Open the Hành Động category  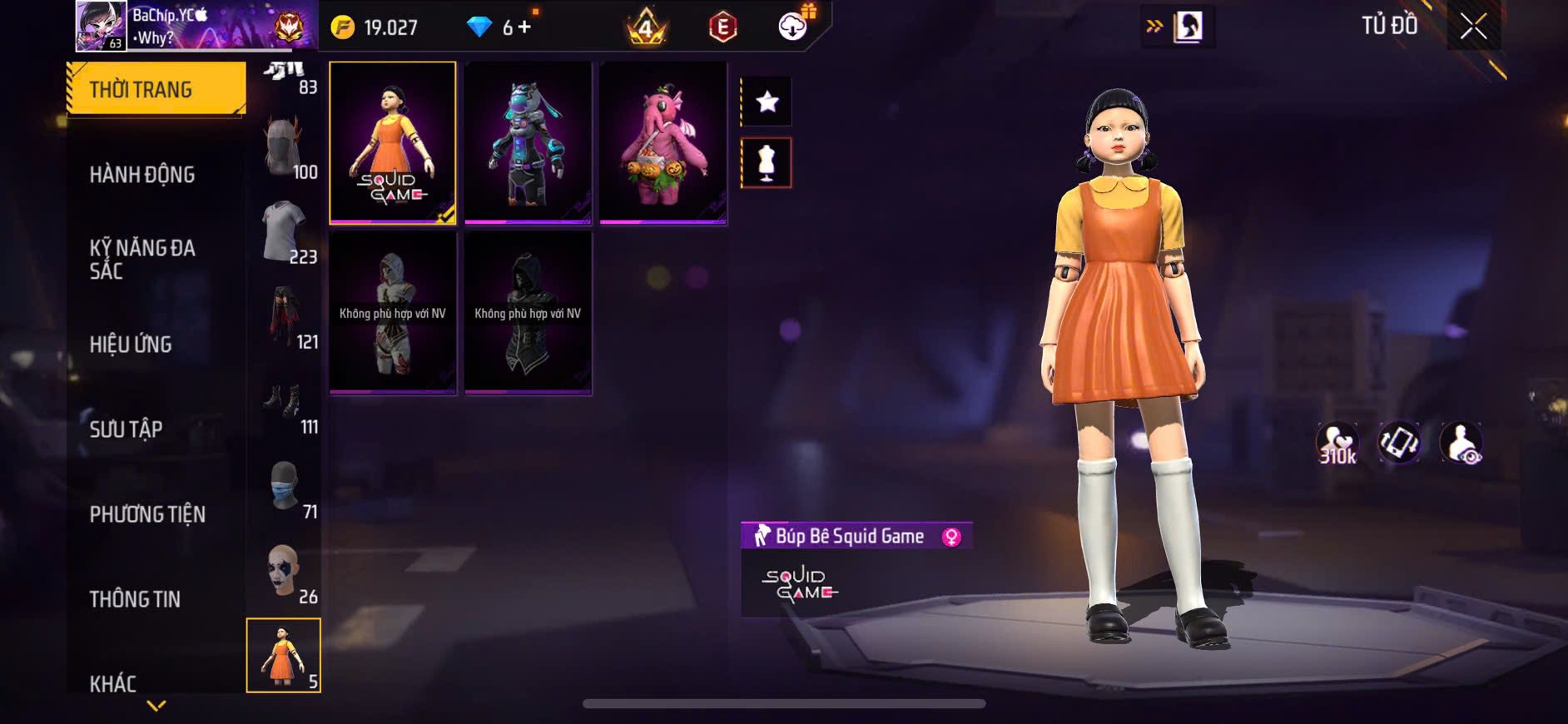[142, 175]
